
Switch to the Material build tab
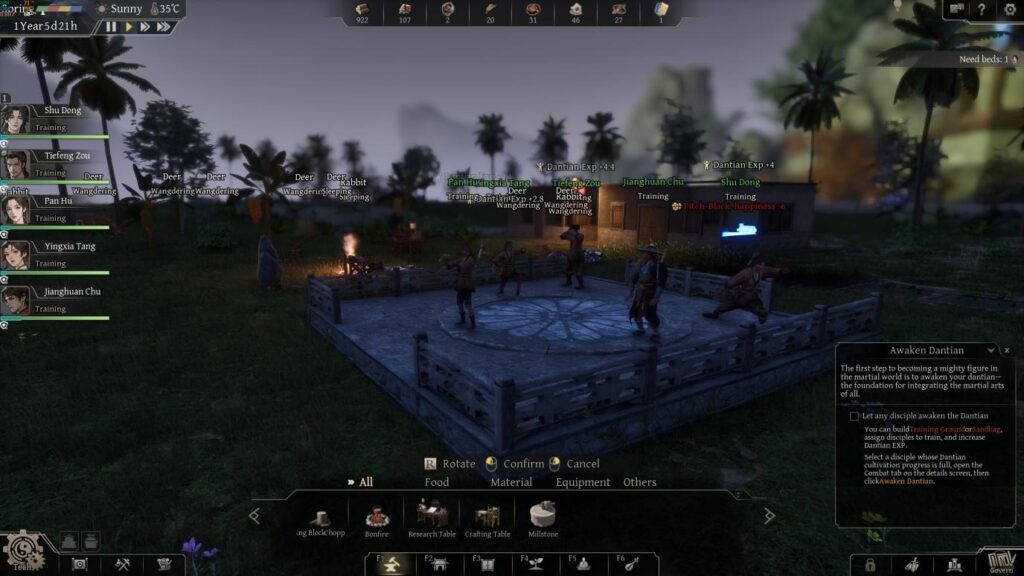point(511,482)
